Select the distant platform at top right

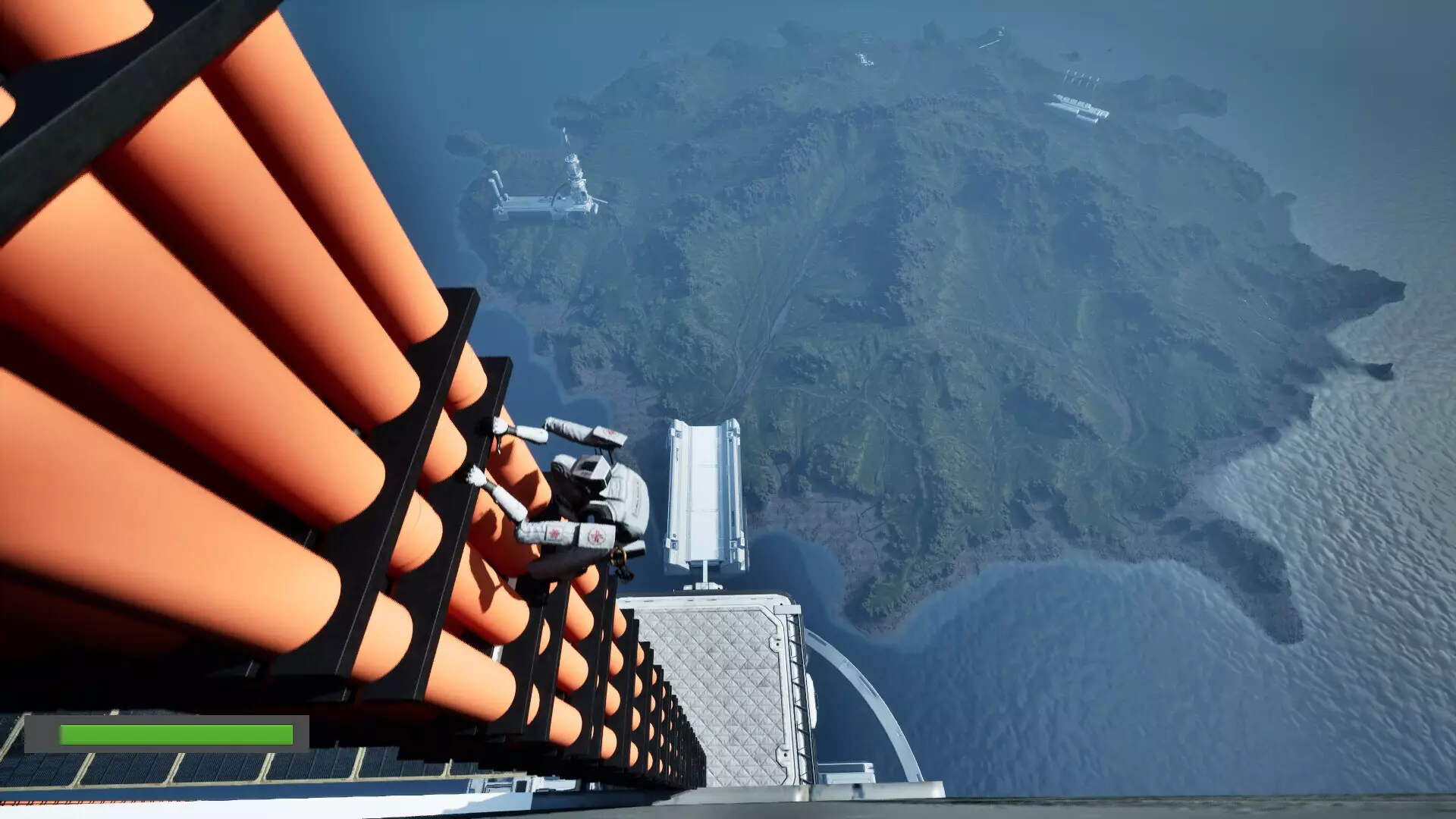[x=1077, y=106]
